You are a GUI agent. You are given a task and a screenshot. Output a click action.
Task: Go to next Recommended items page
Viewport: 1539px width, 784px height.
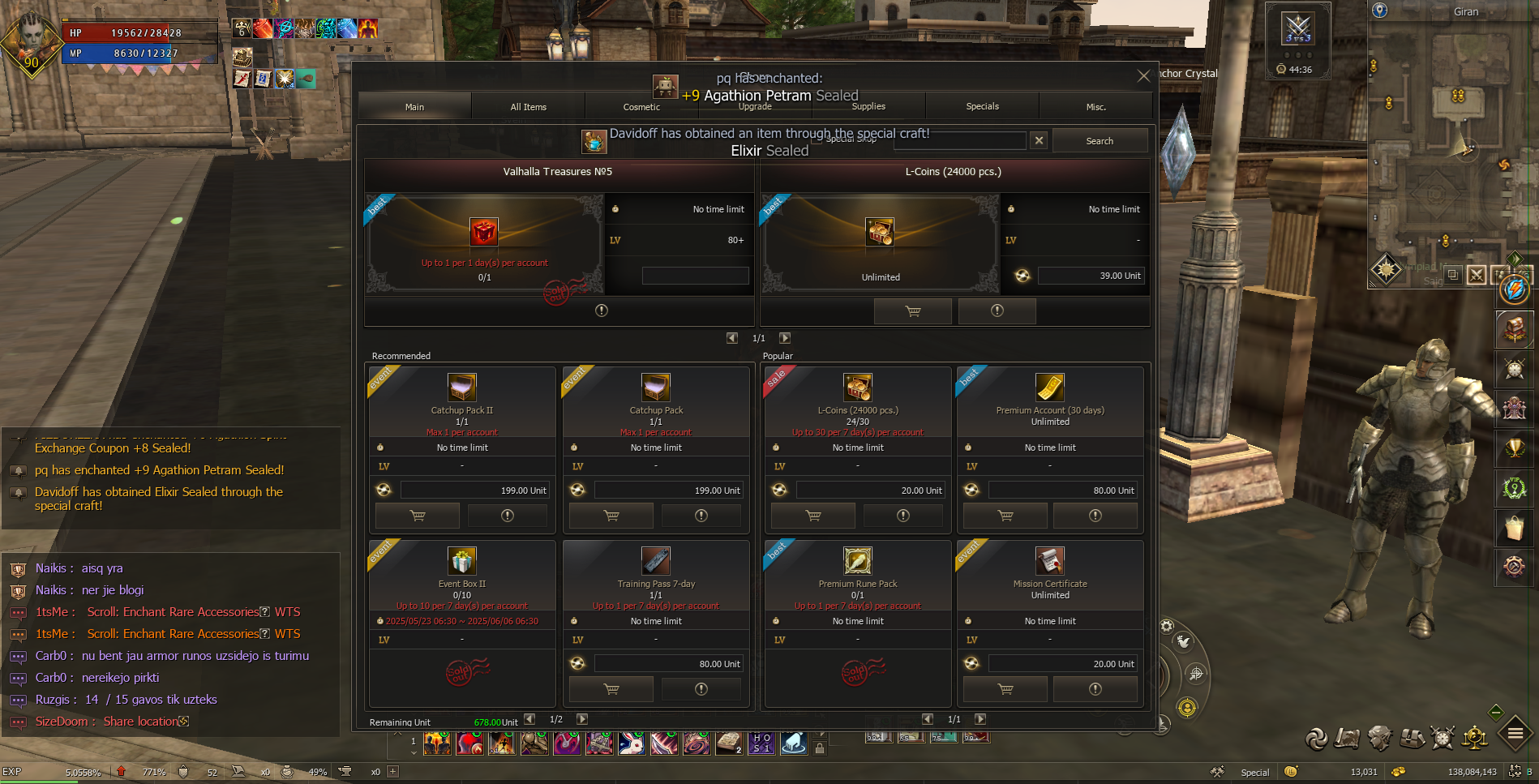(581, 719)
